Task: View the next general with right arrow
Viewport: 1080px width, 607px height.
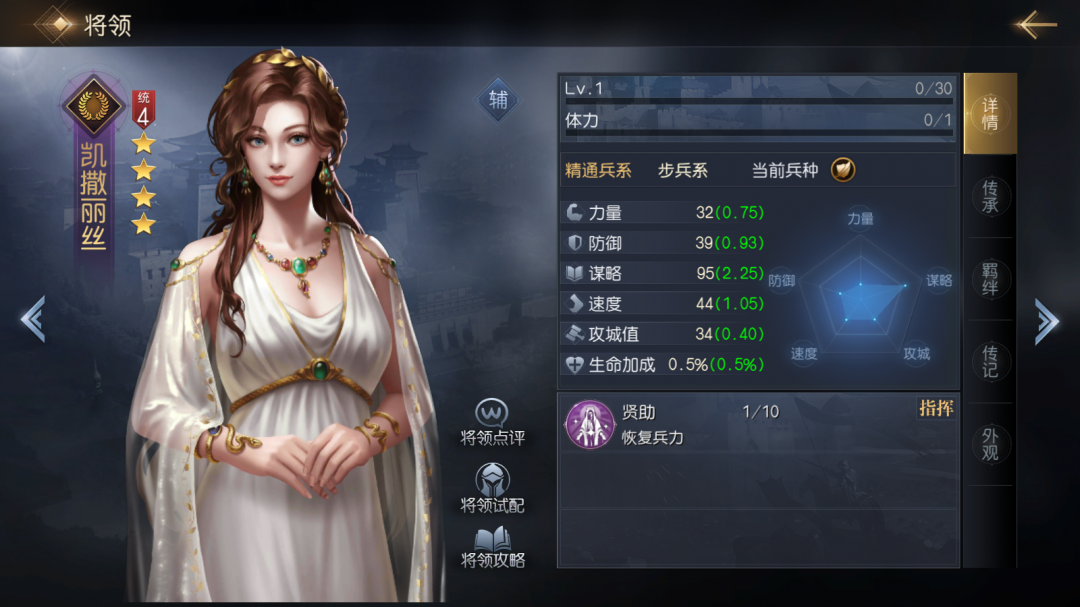Action: click(x=1046, y=321)
